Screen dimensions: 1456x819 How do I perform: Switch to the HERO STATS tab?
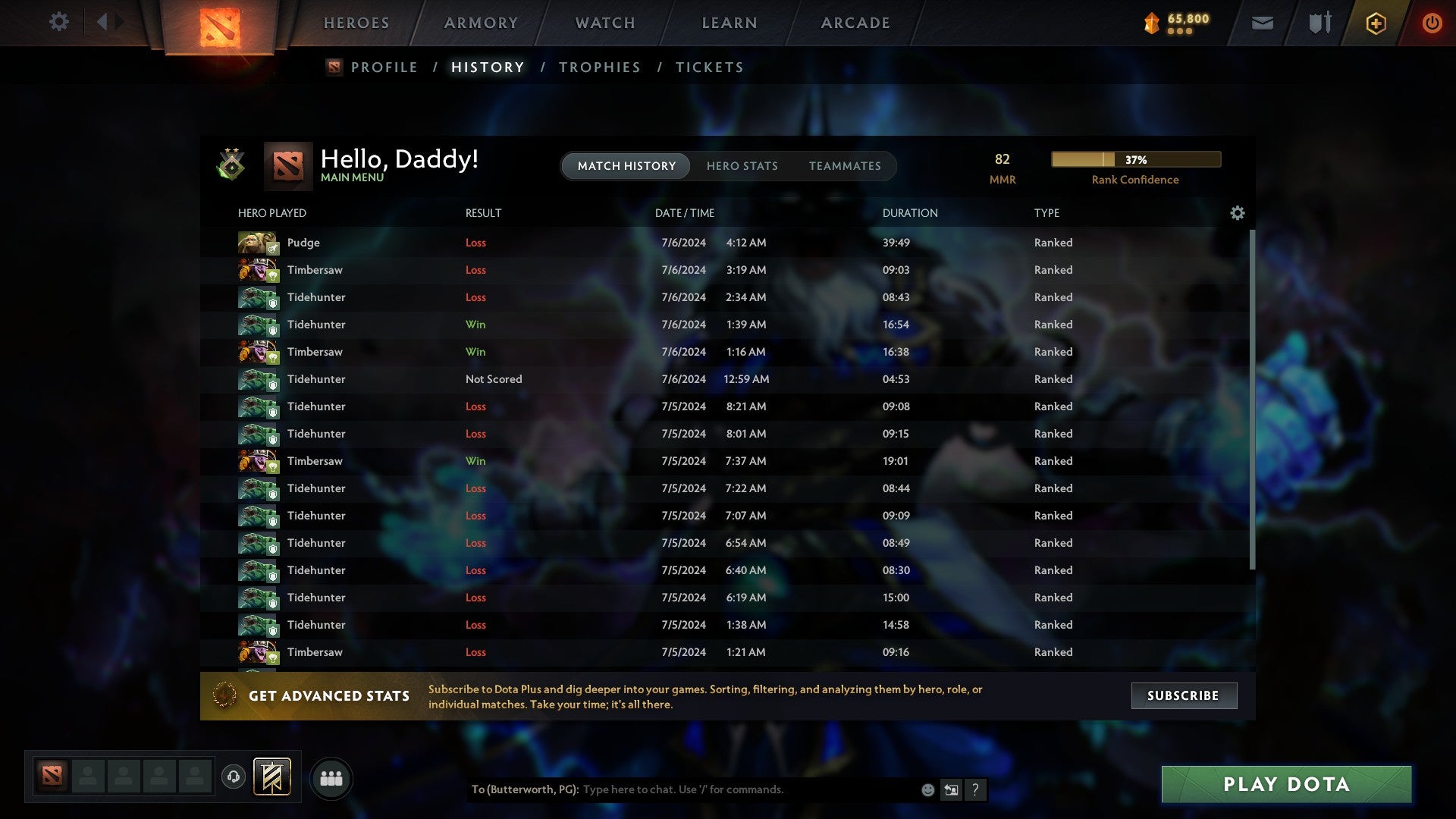742,165
